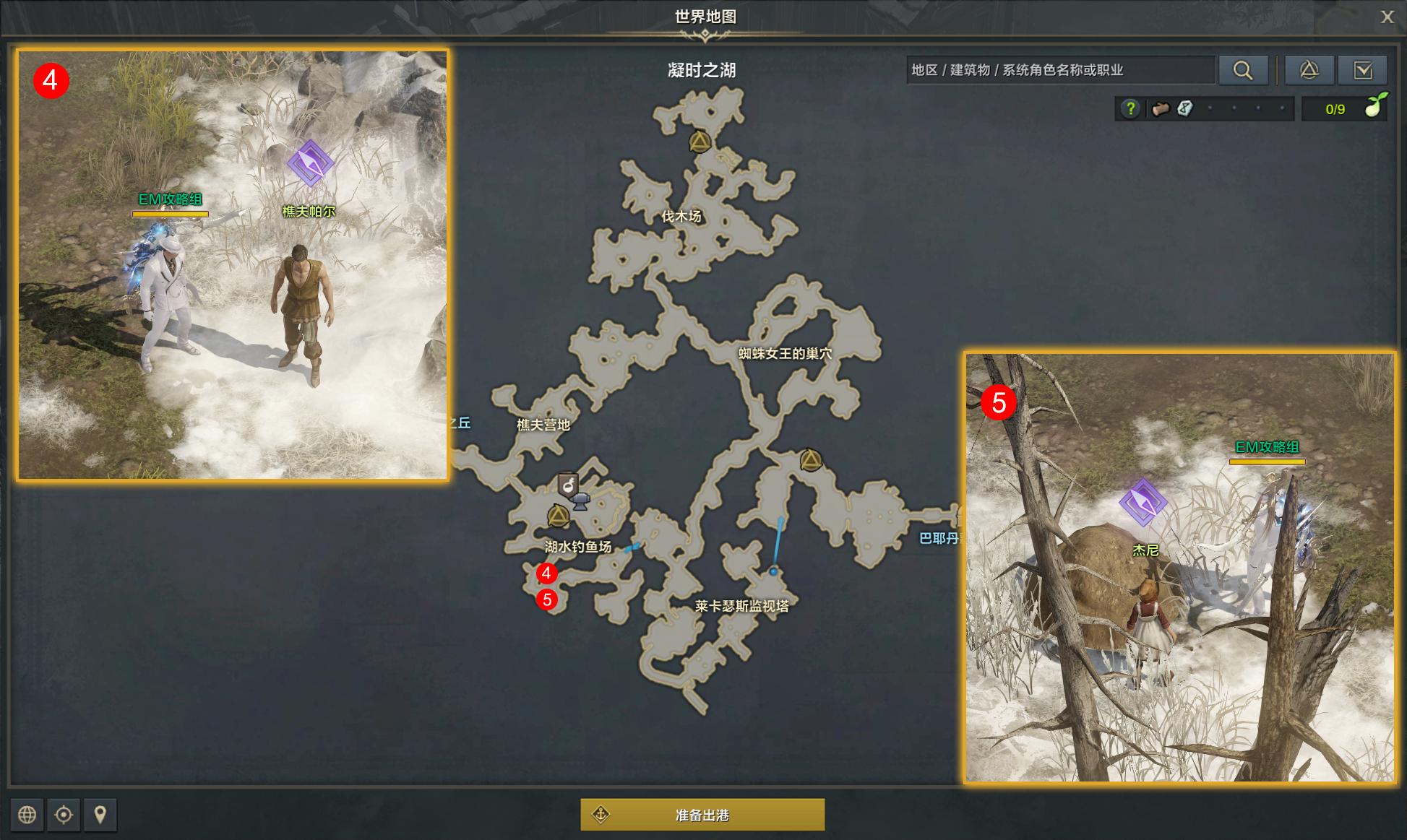Click the Mokoko seed counter sprout

point(1373,108)
